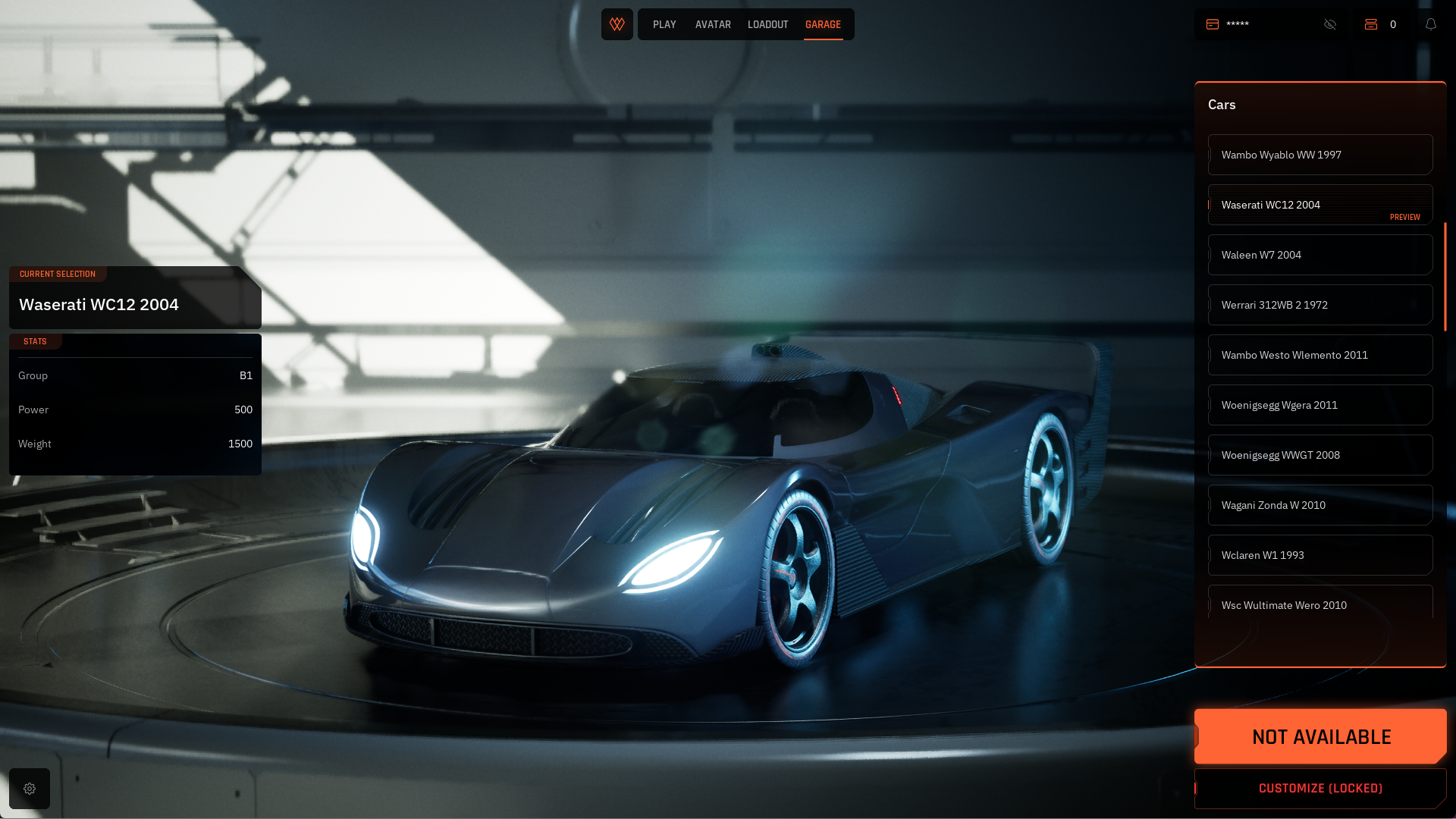1456x819 pixels.
Task: Select the GARAGE tab
Action: [823, 24]
